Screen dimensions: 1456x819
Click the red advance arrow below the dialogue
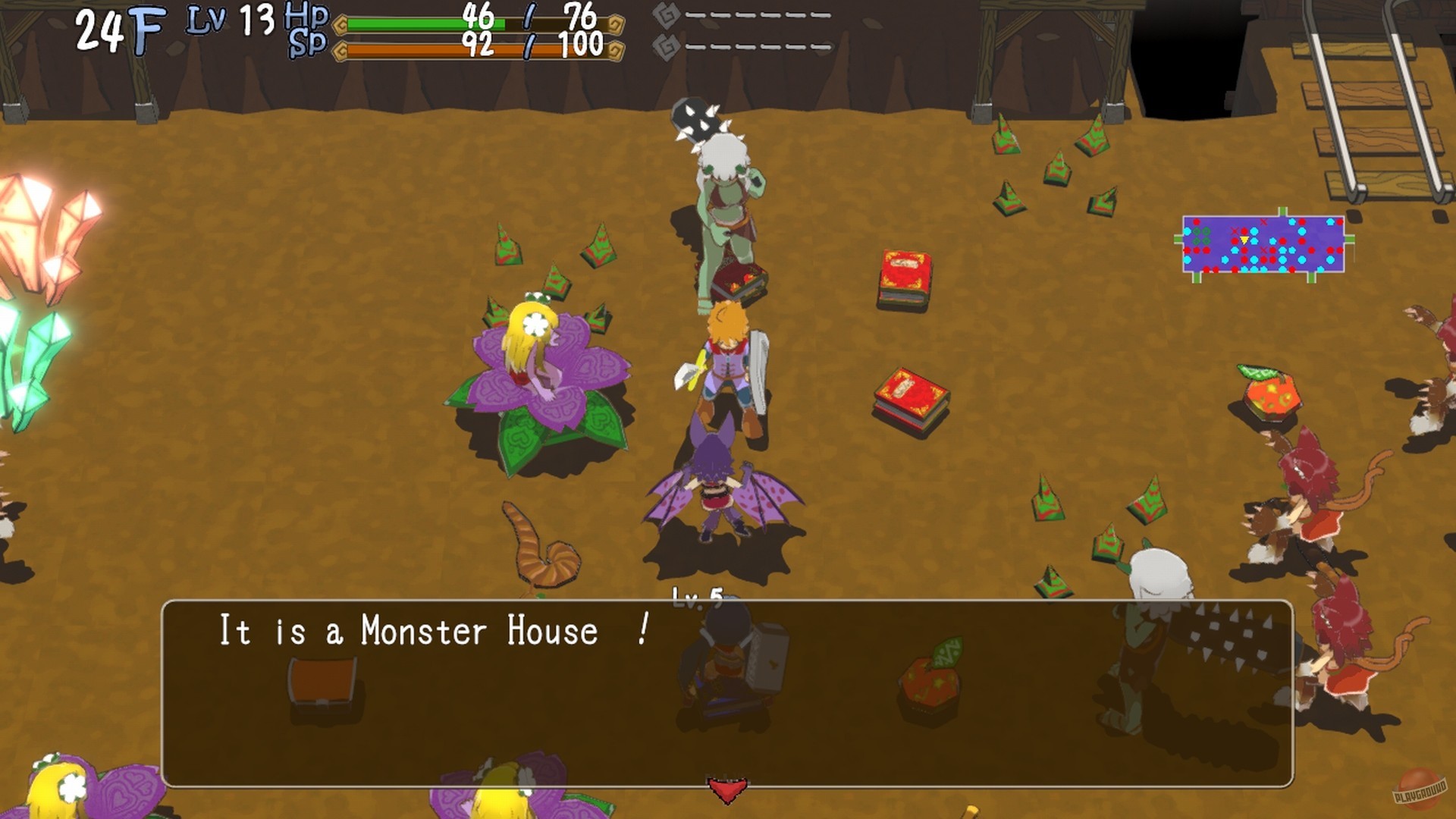coord(726,786)
